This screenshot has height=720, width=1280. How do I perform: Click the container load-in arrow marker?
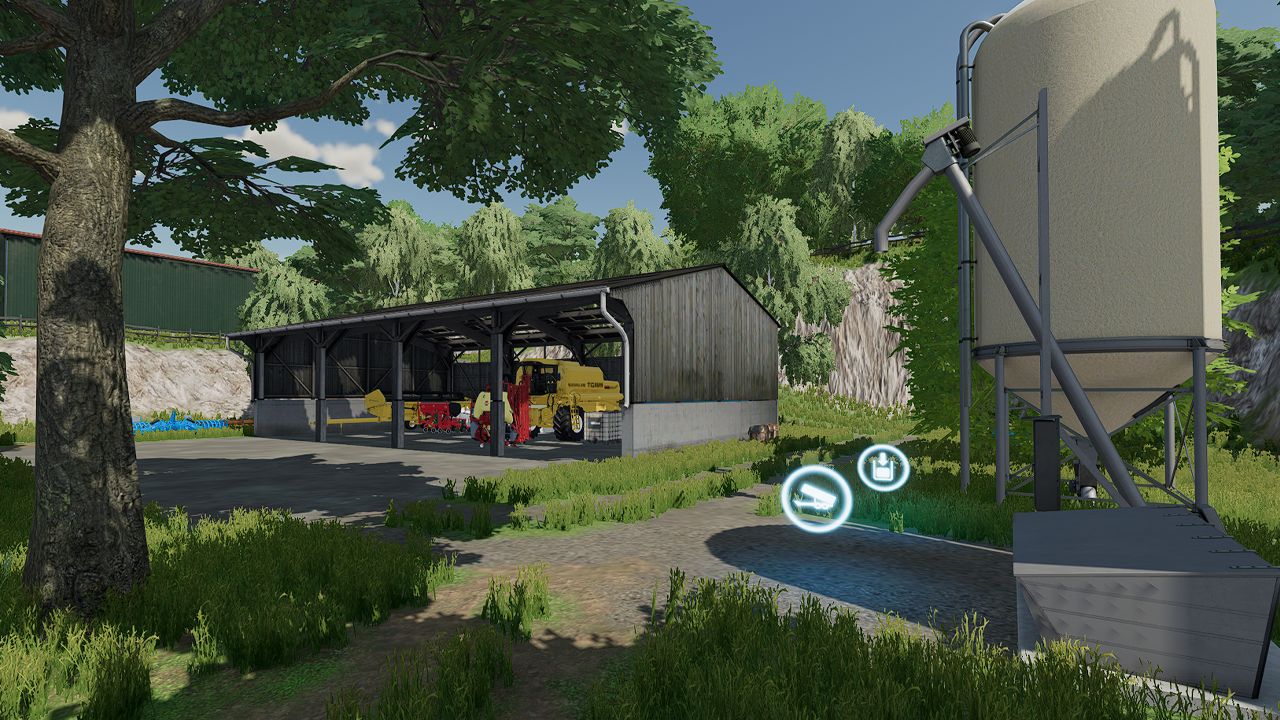883,468
